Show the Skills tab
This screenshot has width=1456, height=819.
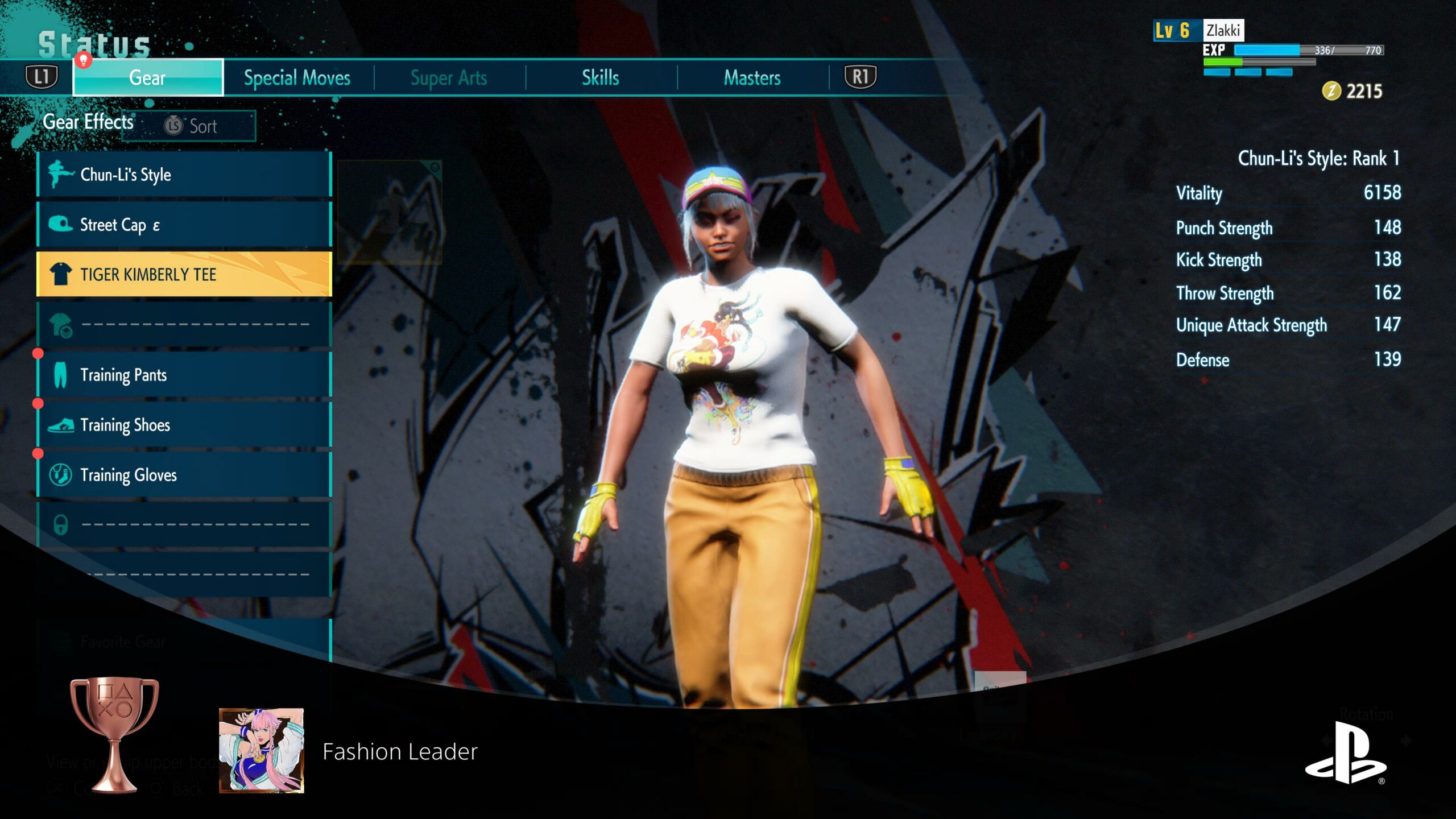[600, 77]
